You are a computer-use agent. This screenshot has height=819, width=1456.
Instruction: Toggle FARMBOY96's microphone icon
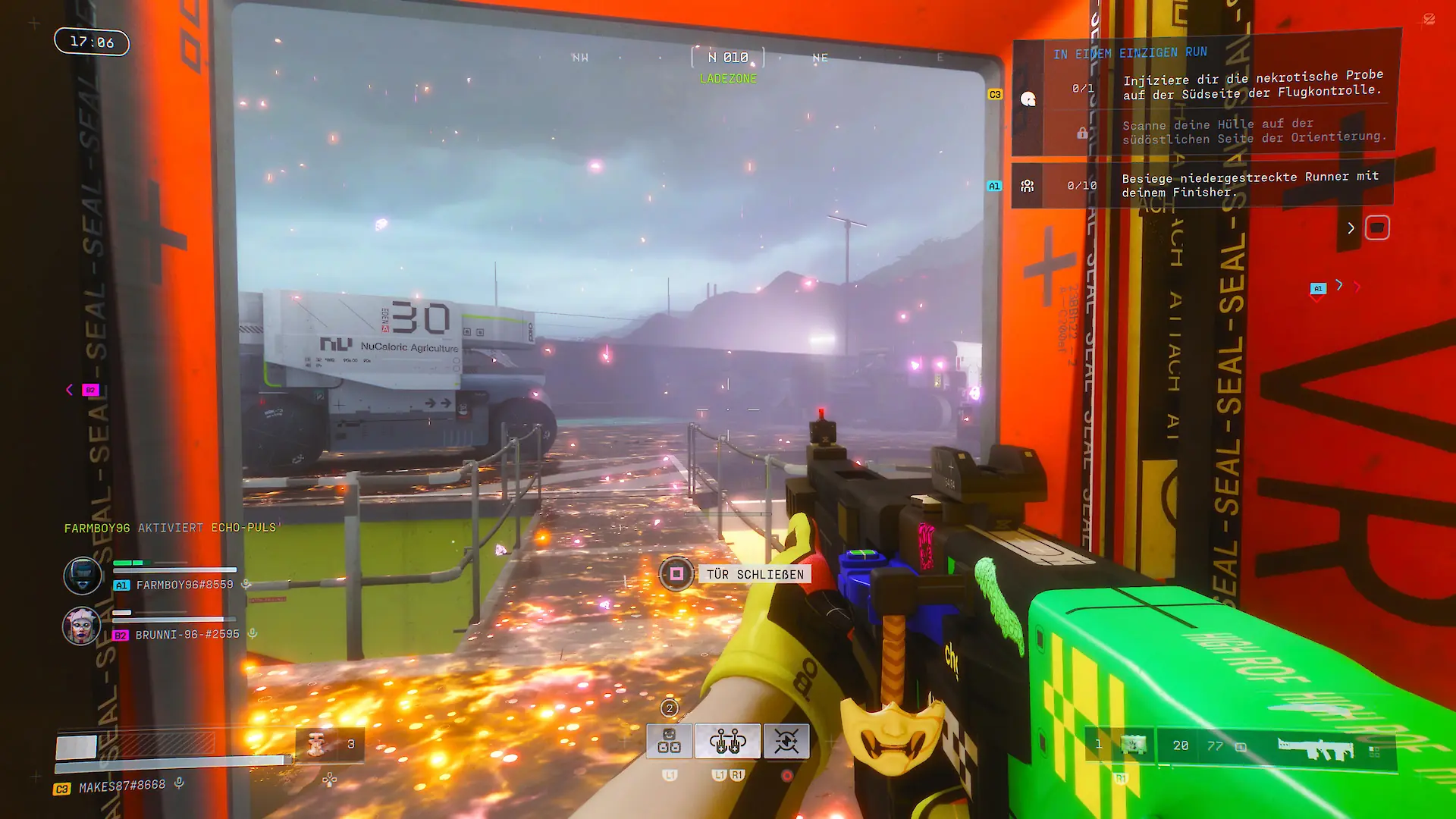coord(246,585)
